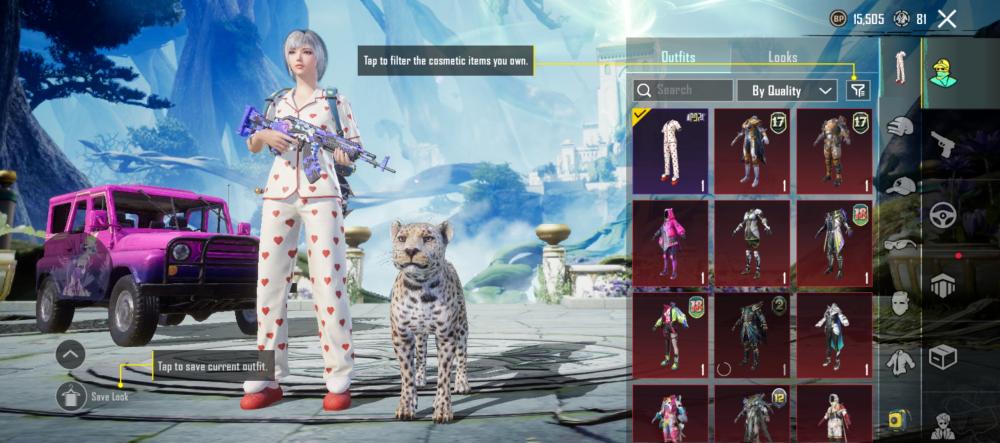Open the helmet headgear category
1000x443 pixels.
tap(901, 128)
